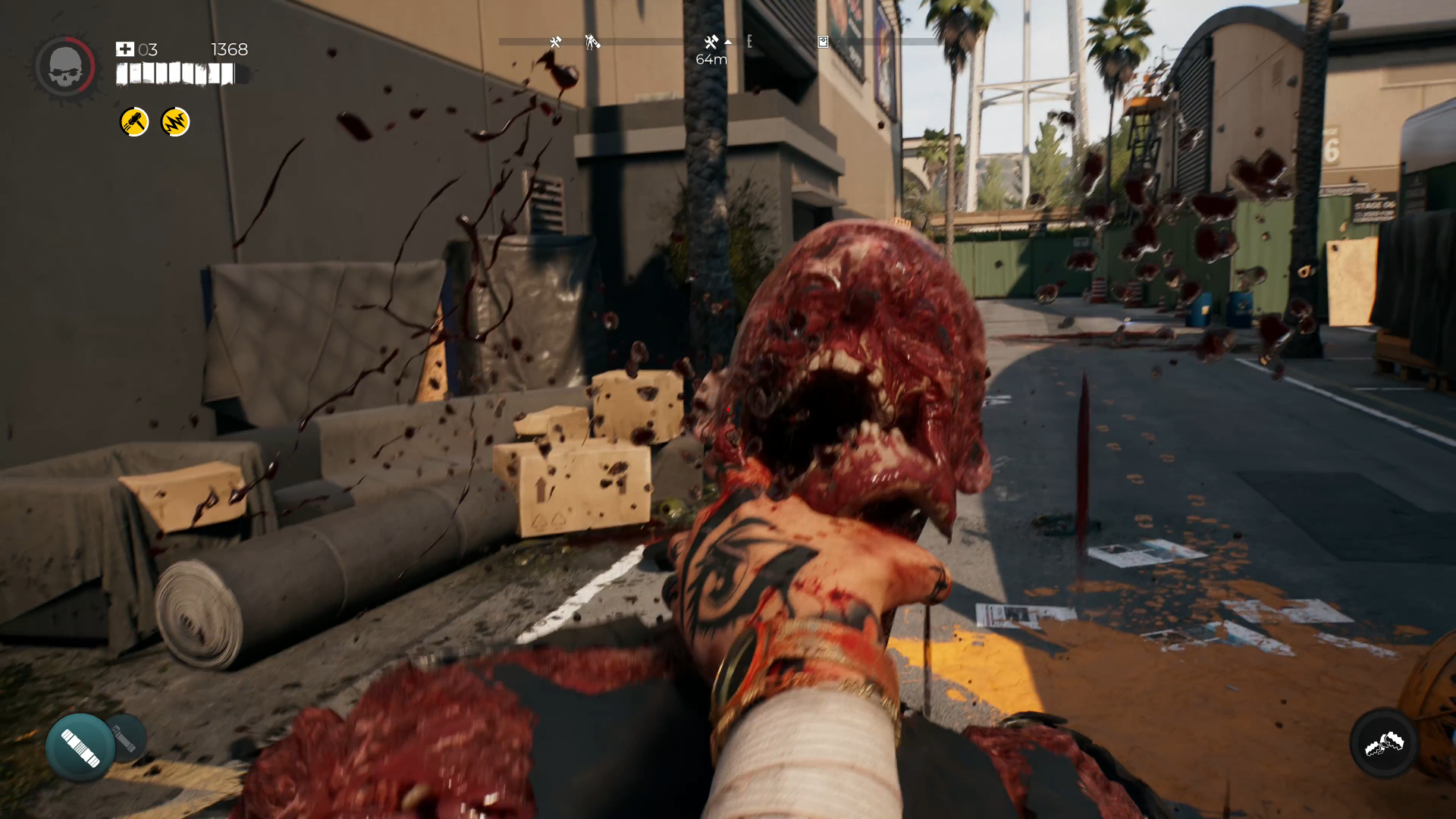Select the compass workbench marker above 64m
This screenshot has height=819, width=1456.
(711, 42)
